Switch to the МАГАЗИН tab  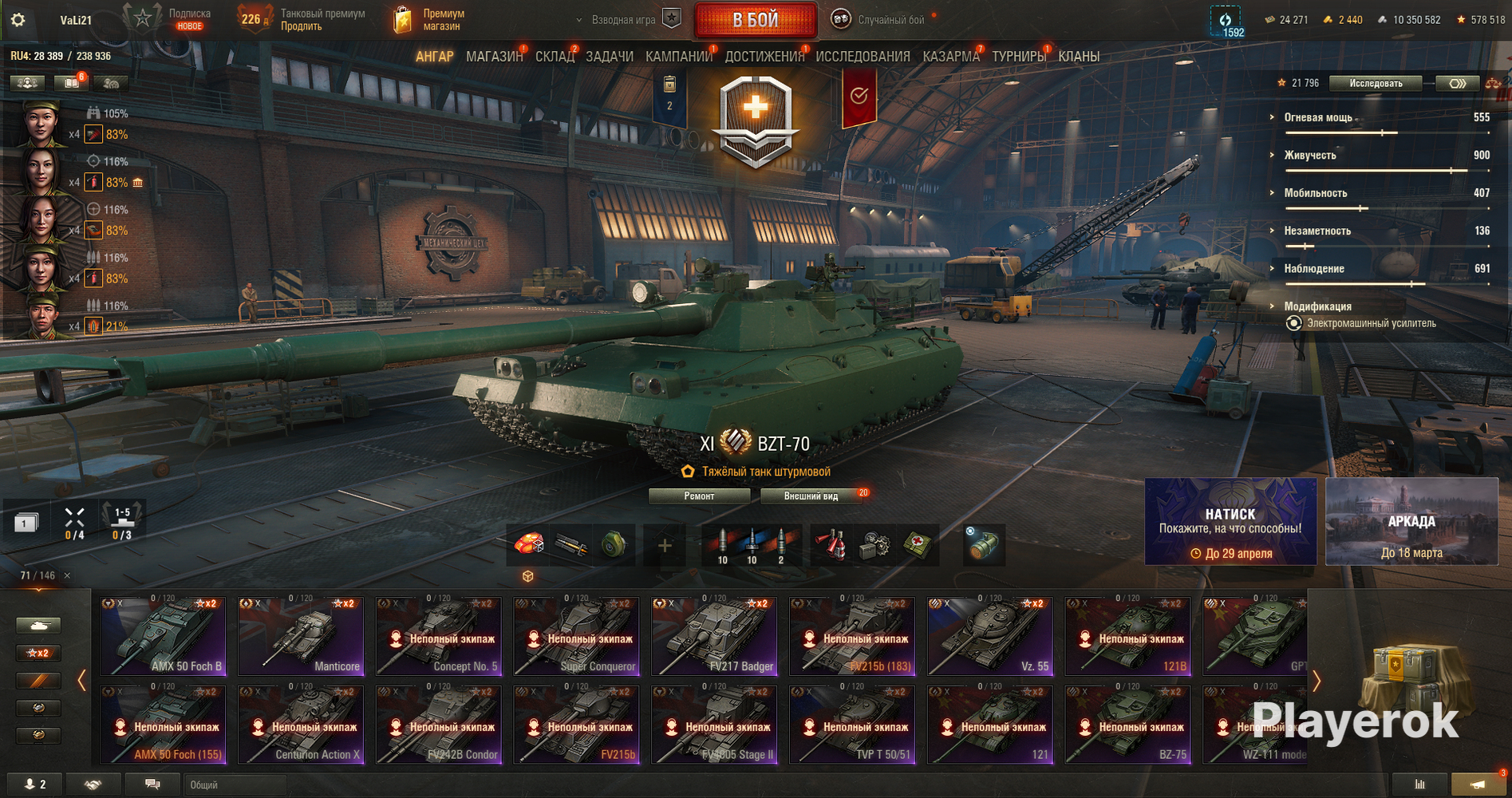point(494,57)
